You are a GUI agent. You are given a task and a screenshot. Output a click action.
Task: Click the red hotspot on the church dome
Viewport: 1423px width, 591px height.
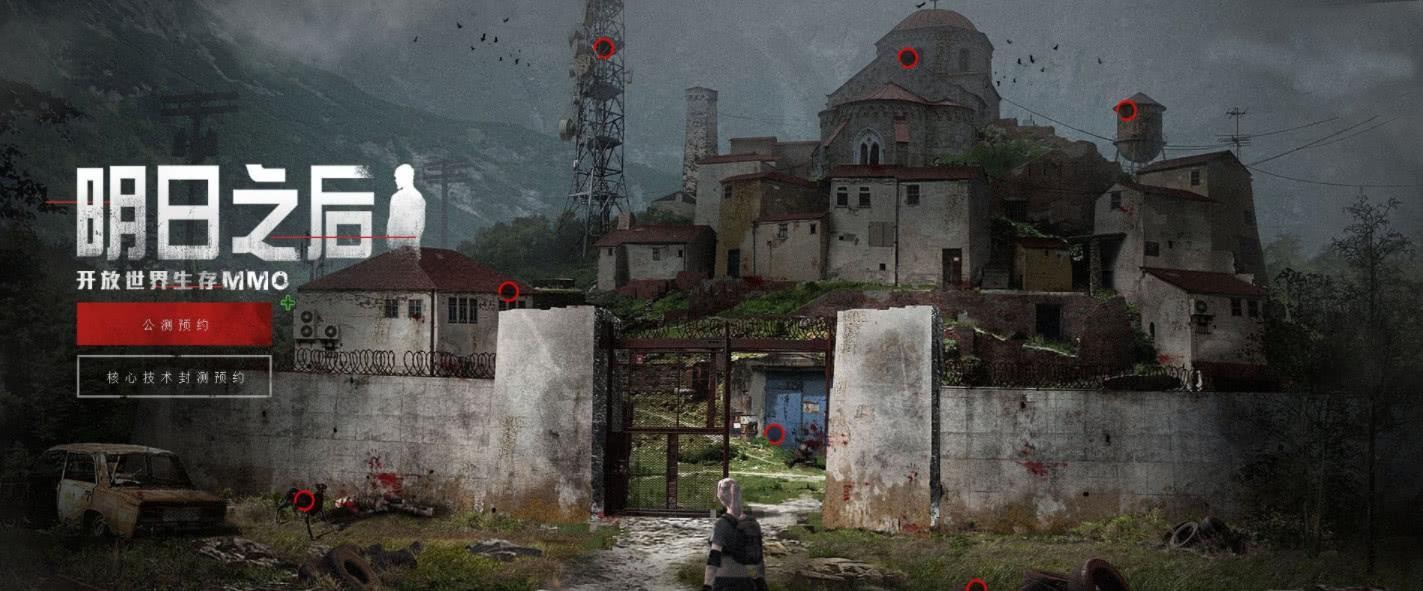tap(907, 58)
